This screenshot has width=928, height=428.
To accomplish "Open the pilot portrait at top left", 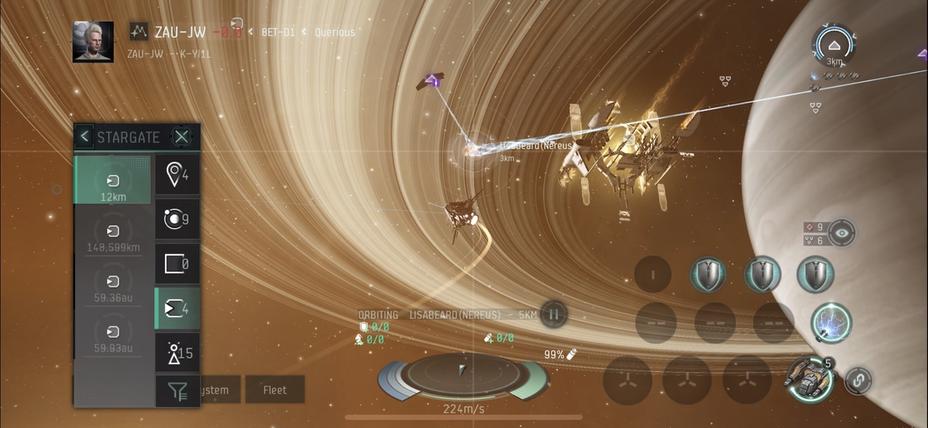I will click(x=93, y=41).
